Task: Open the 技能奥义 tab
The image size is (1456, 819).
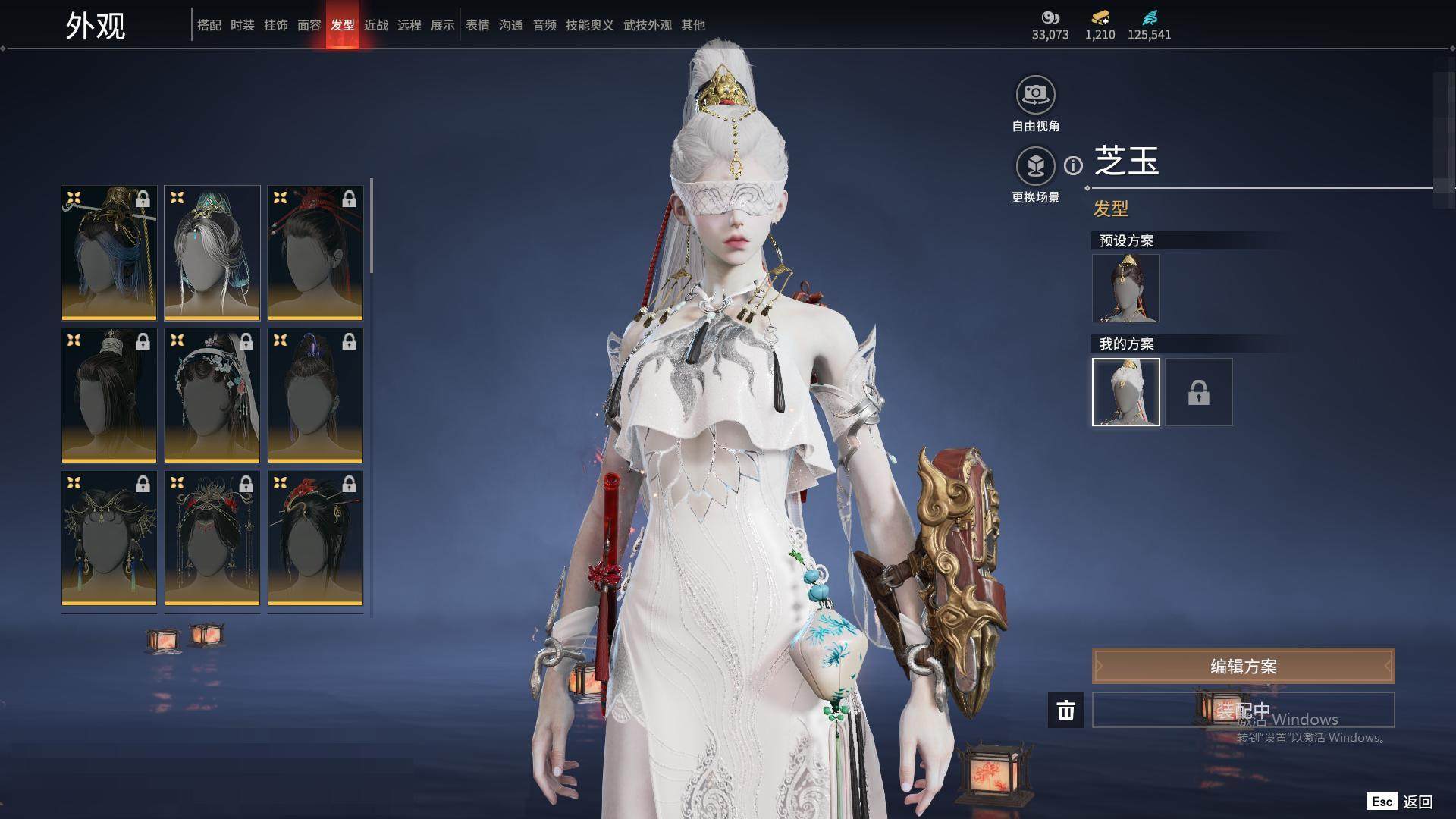Action: (590, 25)
